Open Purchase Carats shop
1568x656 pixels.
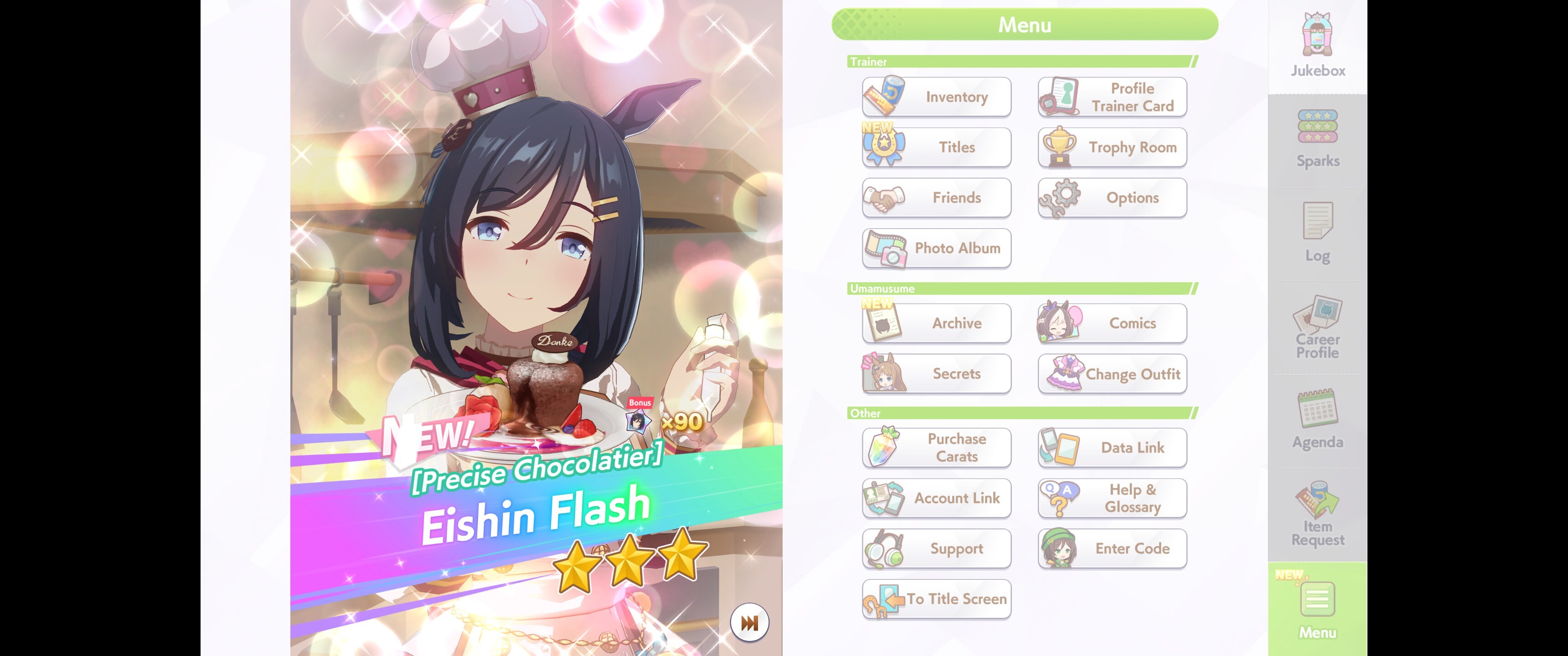936,448
